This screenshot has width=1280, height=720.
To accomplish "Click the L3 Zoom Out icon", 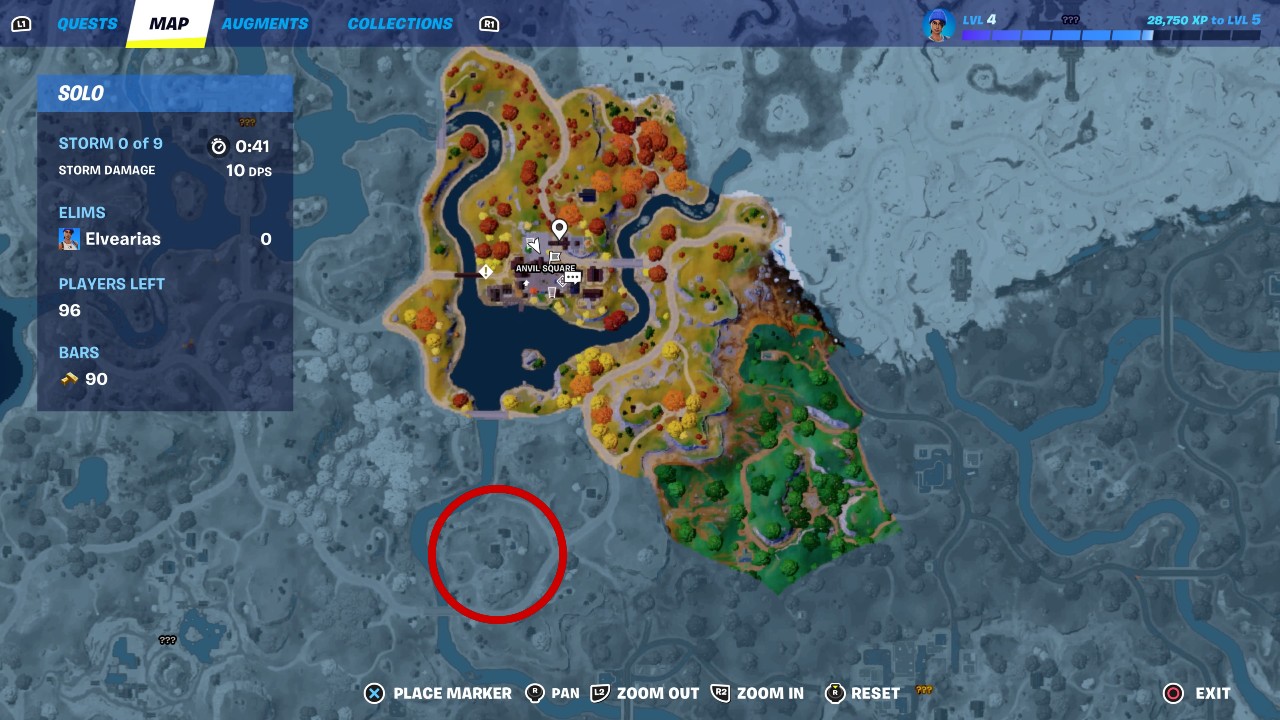I will pos(601,693).
